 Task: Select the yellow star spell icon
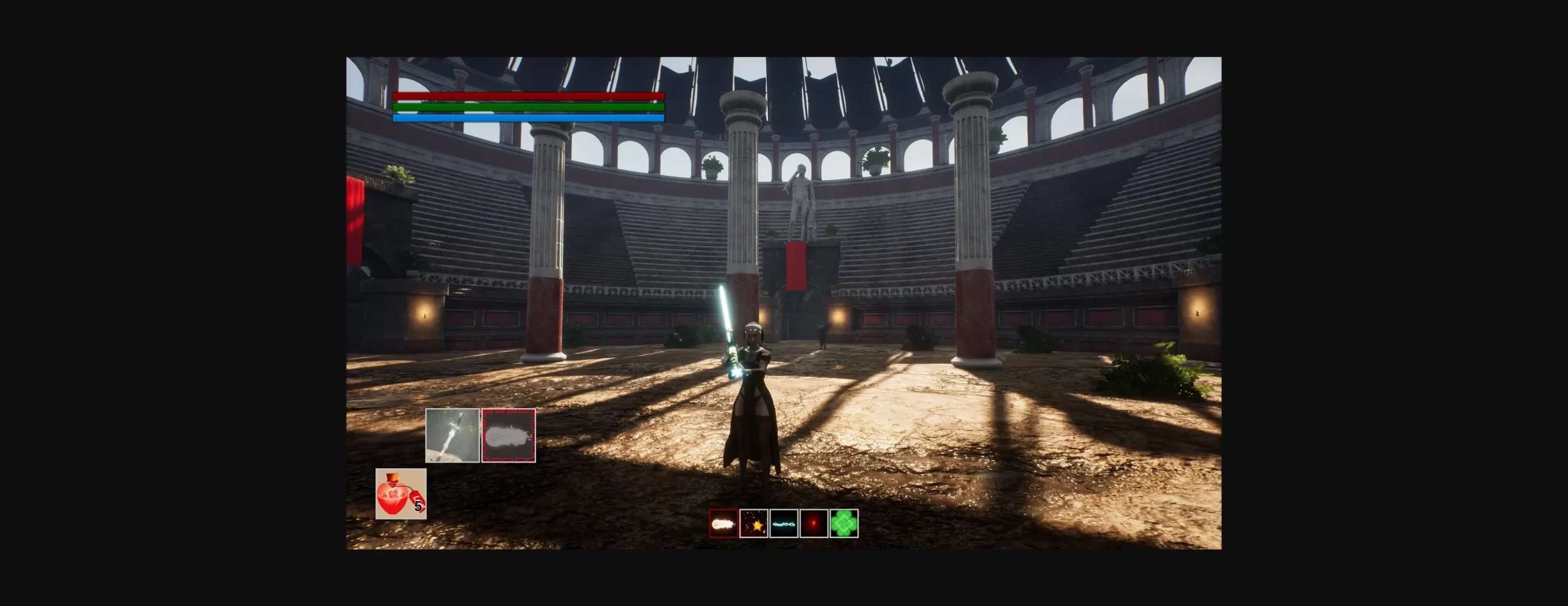[x=753, y=524]
